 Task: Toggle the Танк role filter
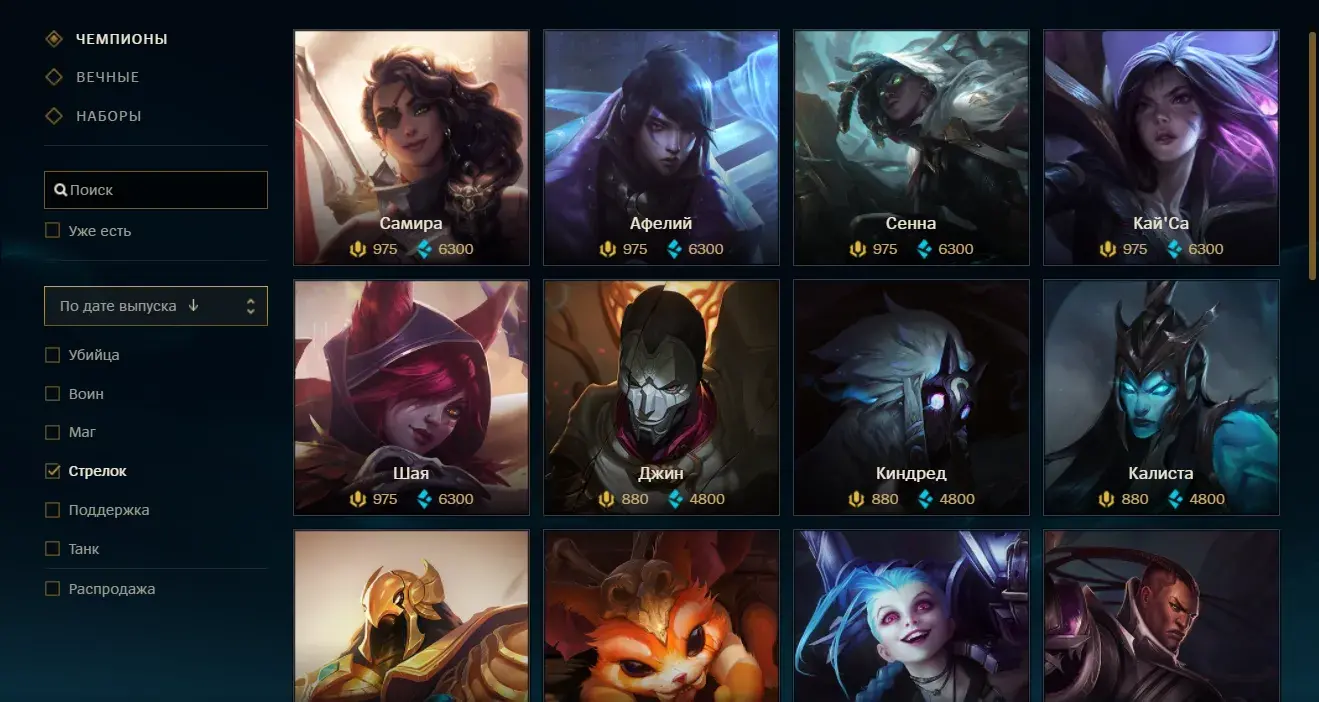click(x=53, y=549)
